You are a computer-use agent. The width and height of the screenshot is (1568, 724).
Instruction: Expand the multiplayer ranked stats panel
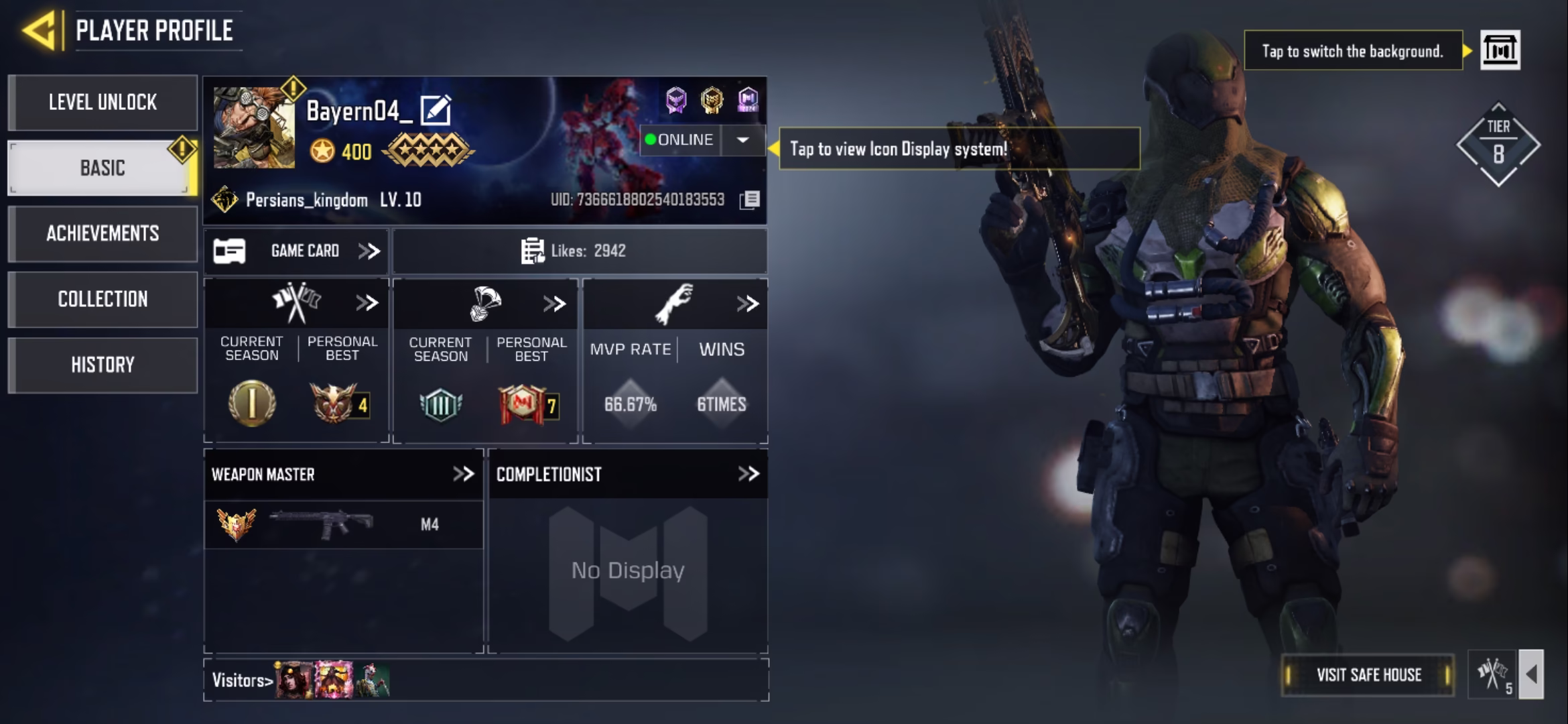pyautogui.click(x=367, y=304)
